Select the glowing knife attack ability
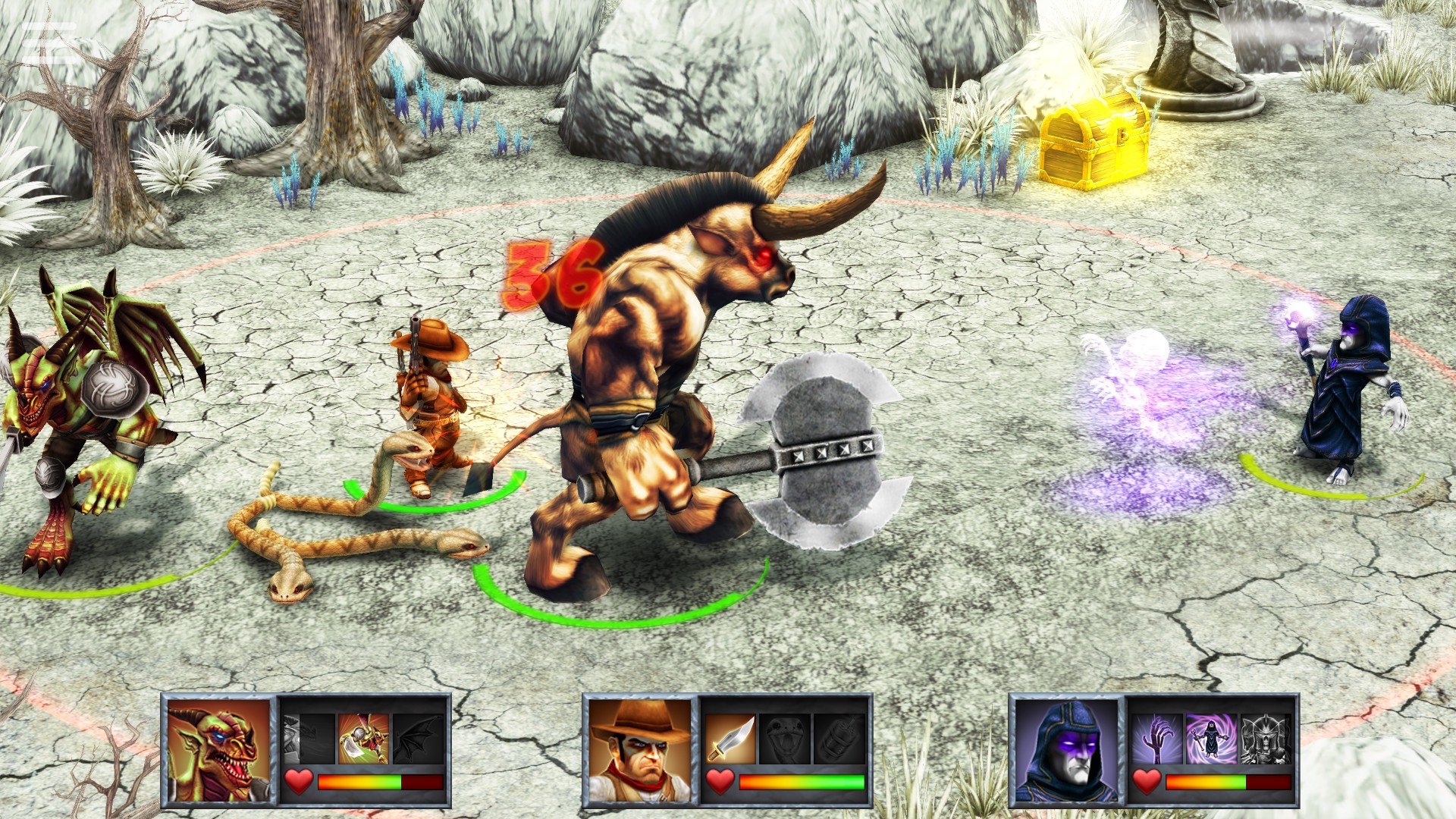1456x819 pixels. tap(731, 739)
